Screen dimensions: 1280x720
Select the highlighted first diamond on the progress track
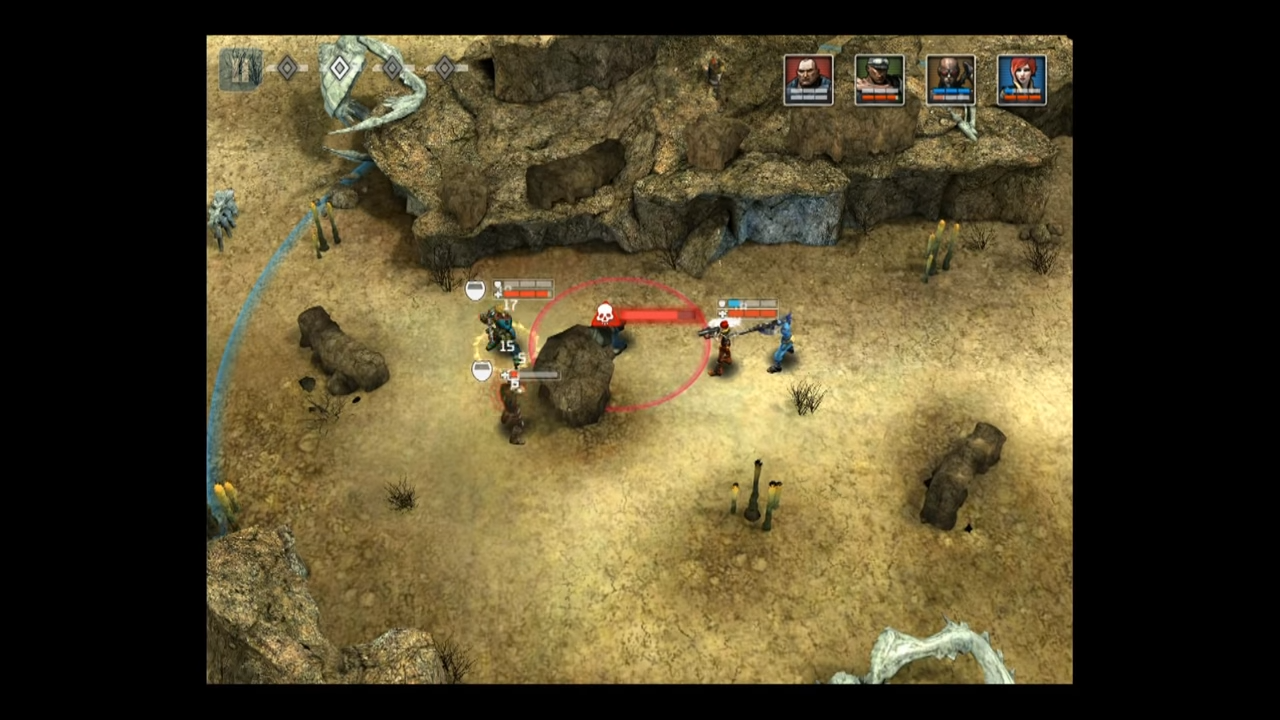coord(338,68)
